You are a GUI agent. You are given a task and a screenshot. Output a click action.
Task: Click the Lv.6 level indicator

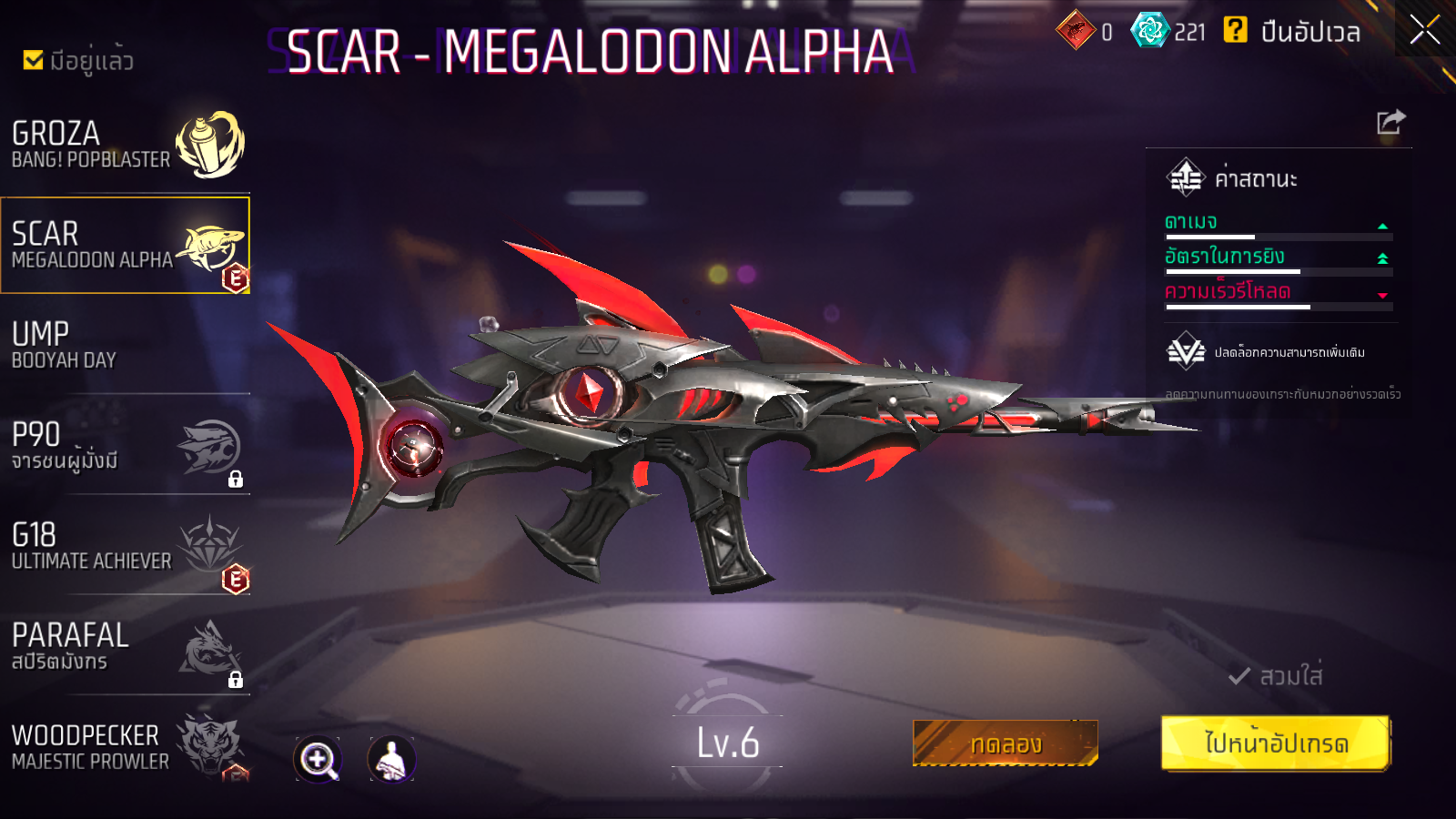click(727, 743)
